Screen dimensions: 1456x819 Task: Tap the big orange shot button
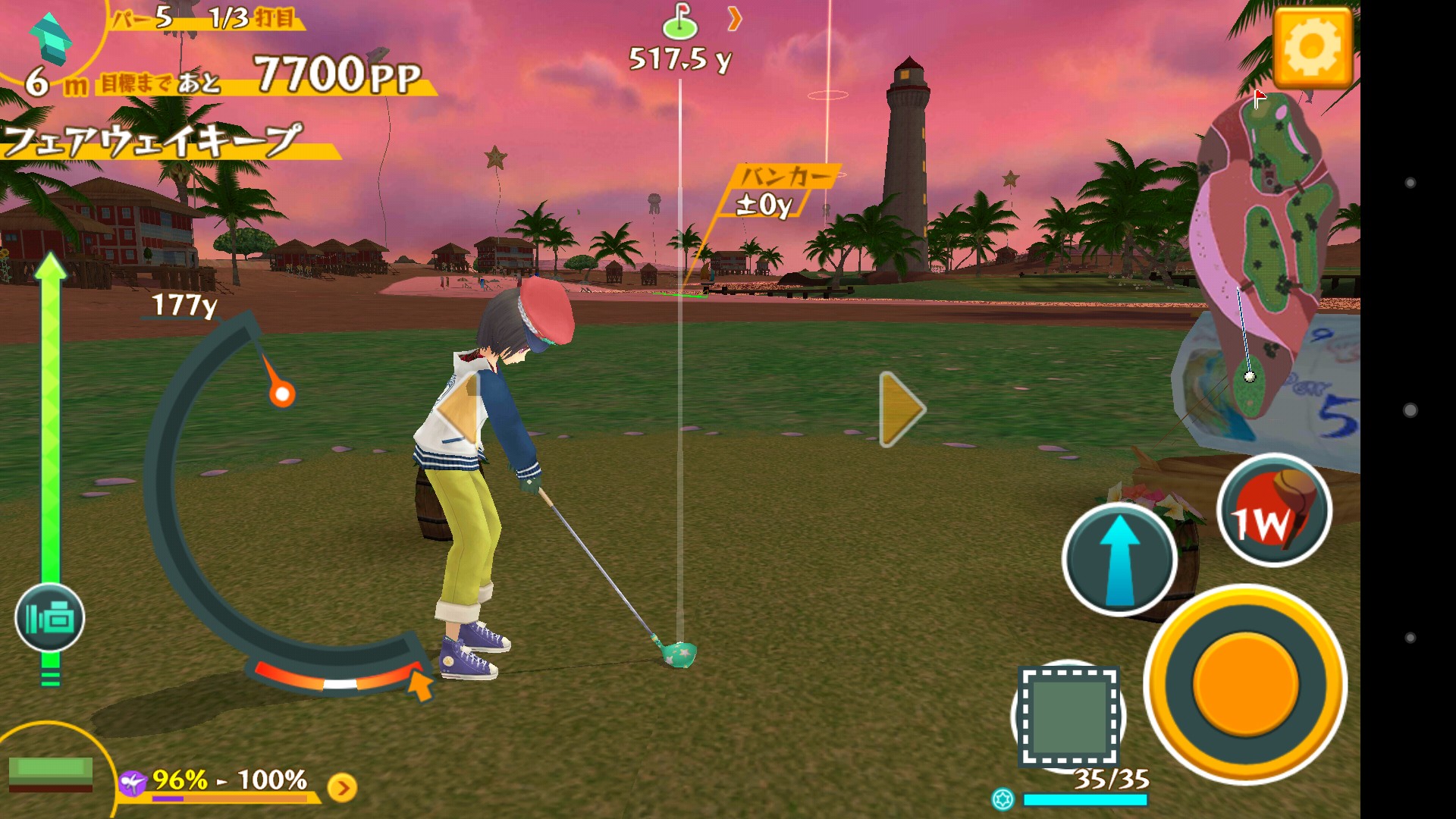coord(1244,682)
